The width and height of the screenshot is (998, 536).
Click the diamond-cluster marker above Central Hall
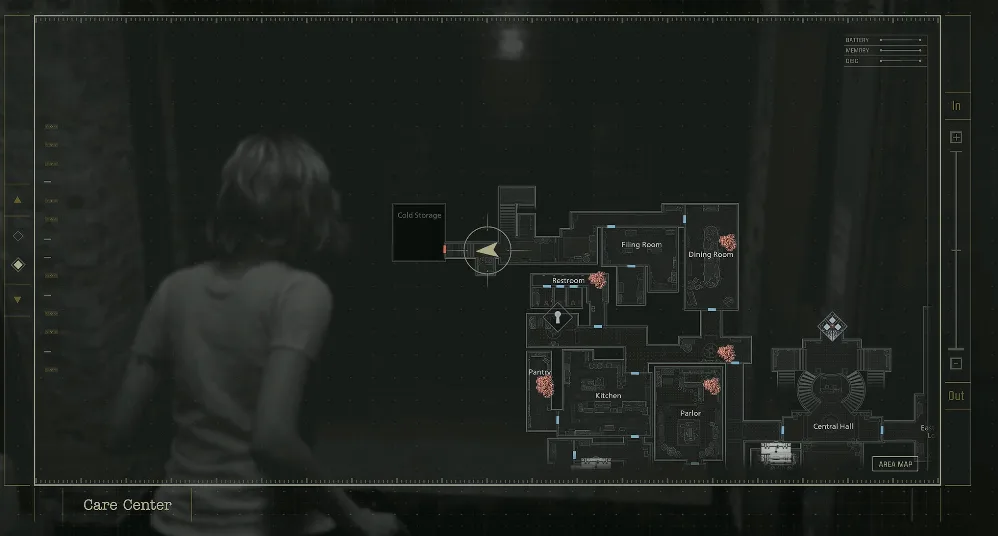pos(831,325)
